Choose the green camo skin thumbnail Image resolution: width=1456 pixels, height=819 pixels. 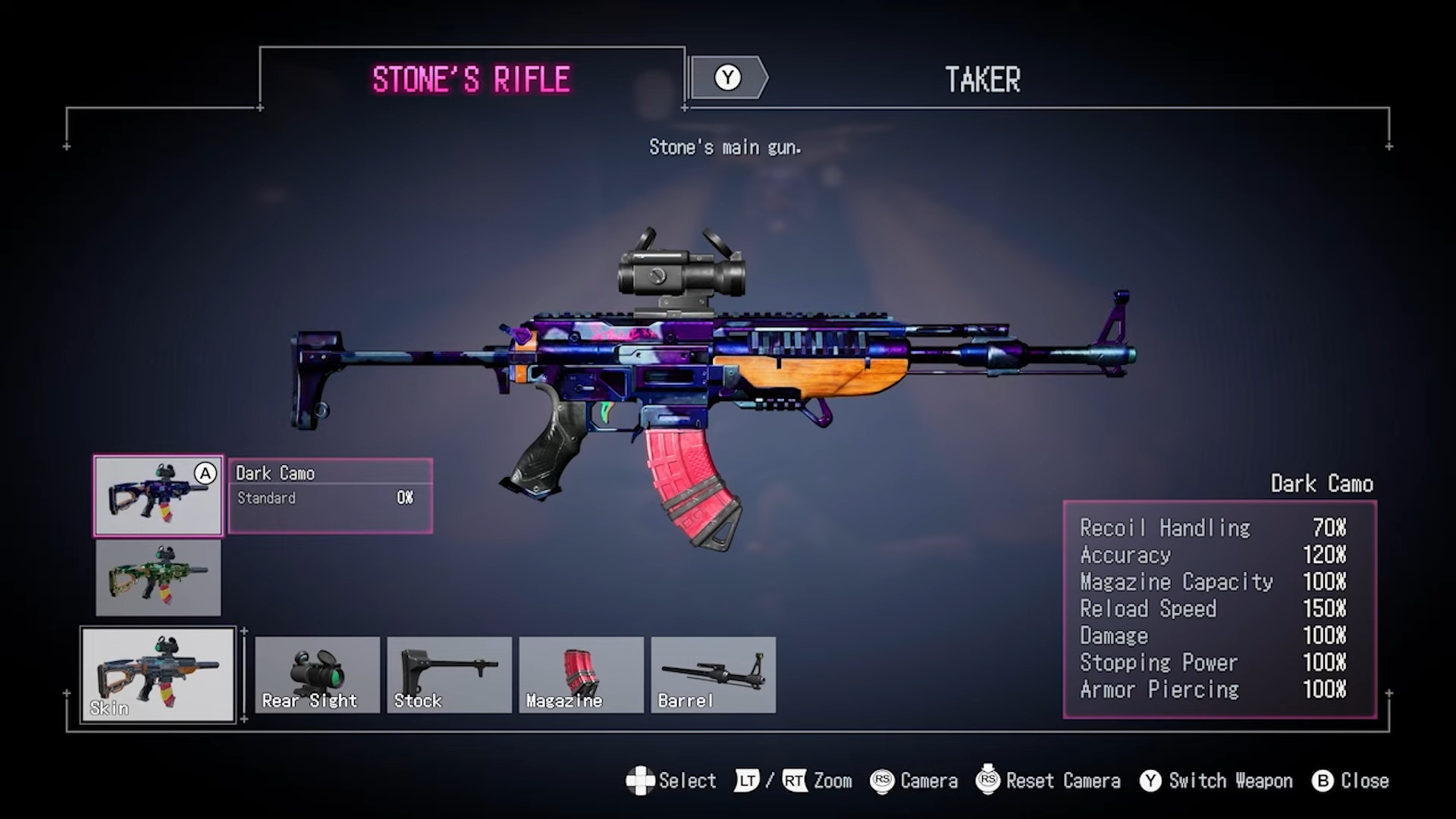coord(158,578)
